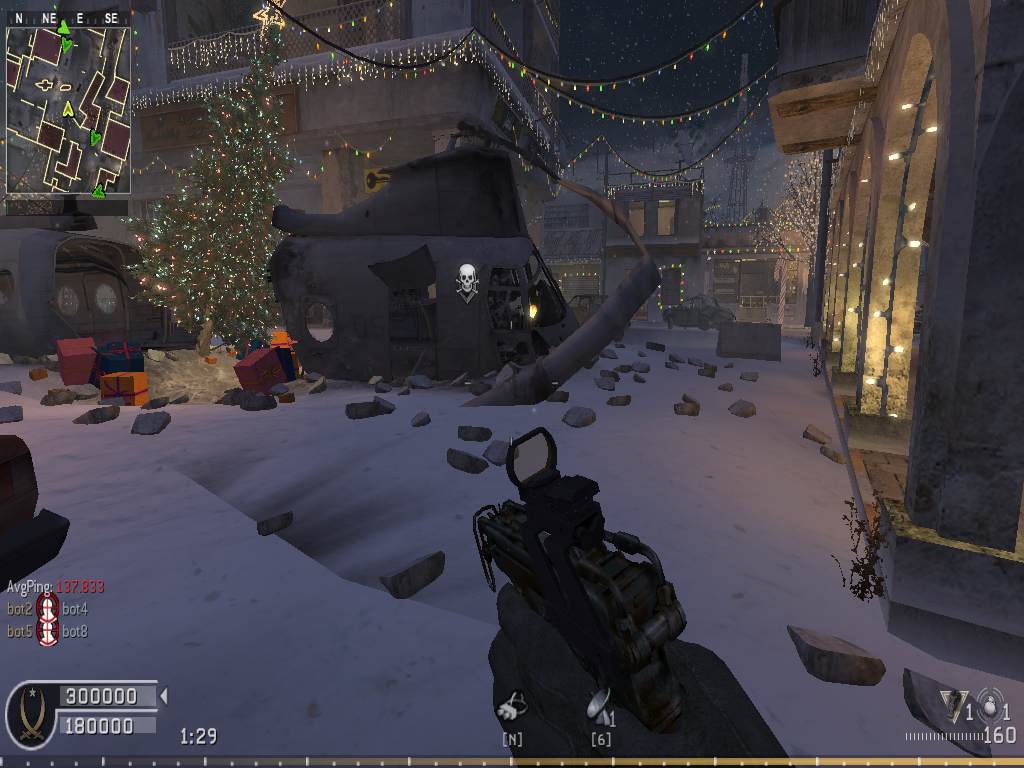Select the bot5 killed bot8 feed entry
Image resolution: width=1024 pixels, height=768 pixels.
[47, 631]
